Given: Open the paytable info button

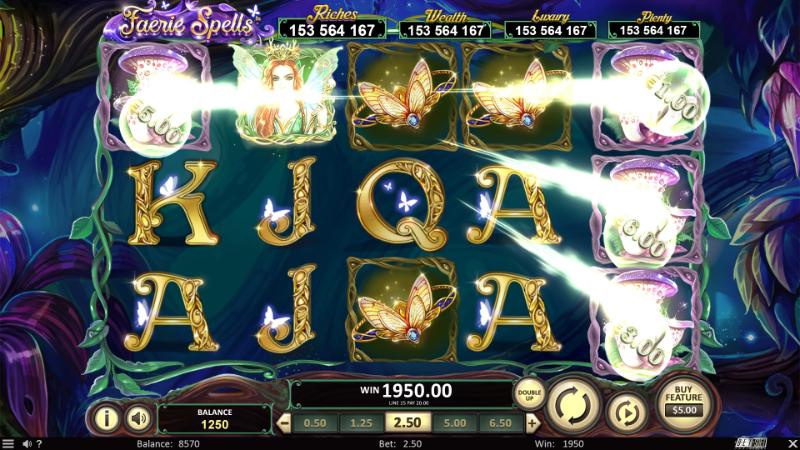Looking at the screenshot, I should coord(104,416).
